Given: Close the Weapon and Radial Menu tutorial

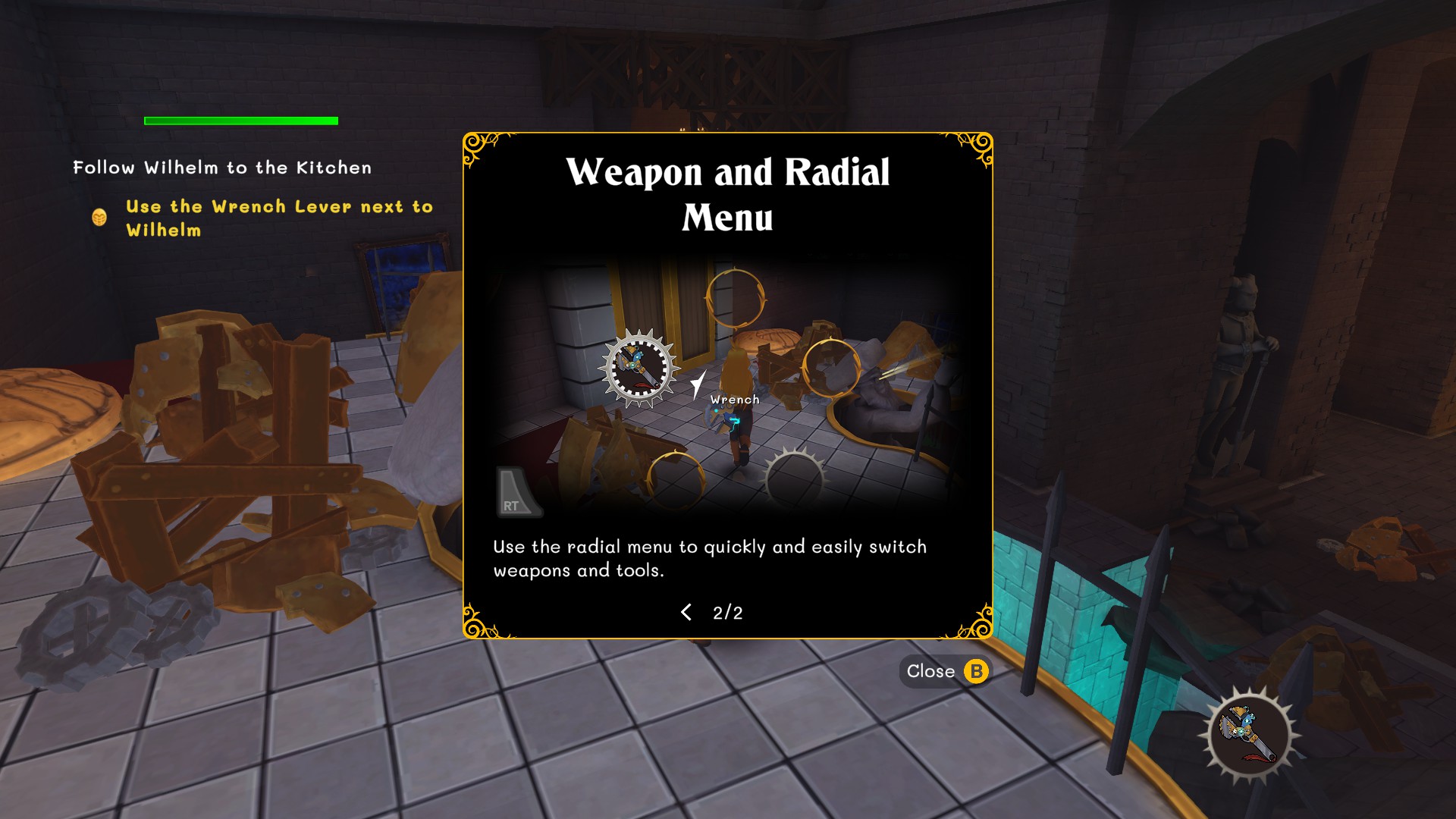Looking at the screenshot, I should [x=945, y=672].
